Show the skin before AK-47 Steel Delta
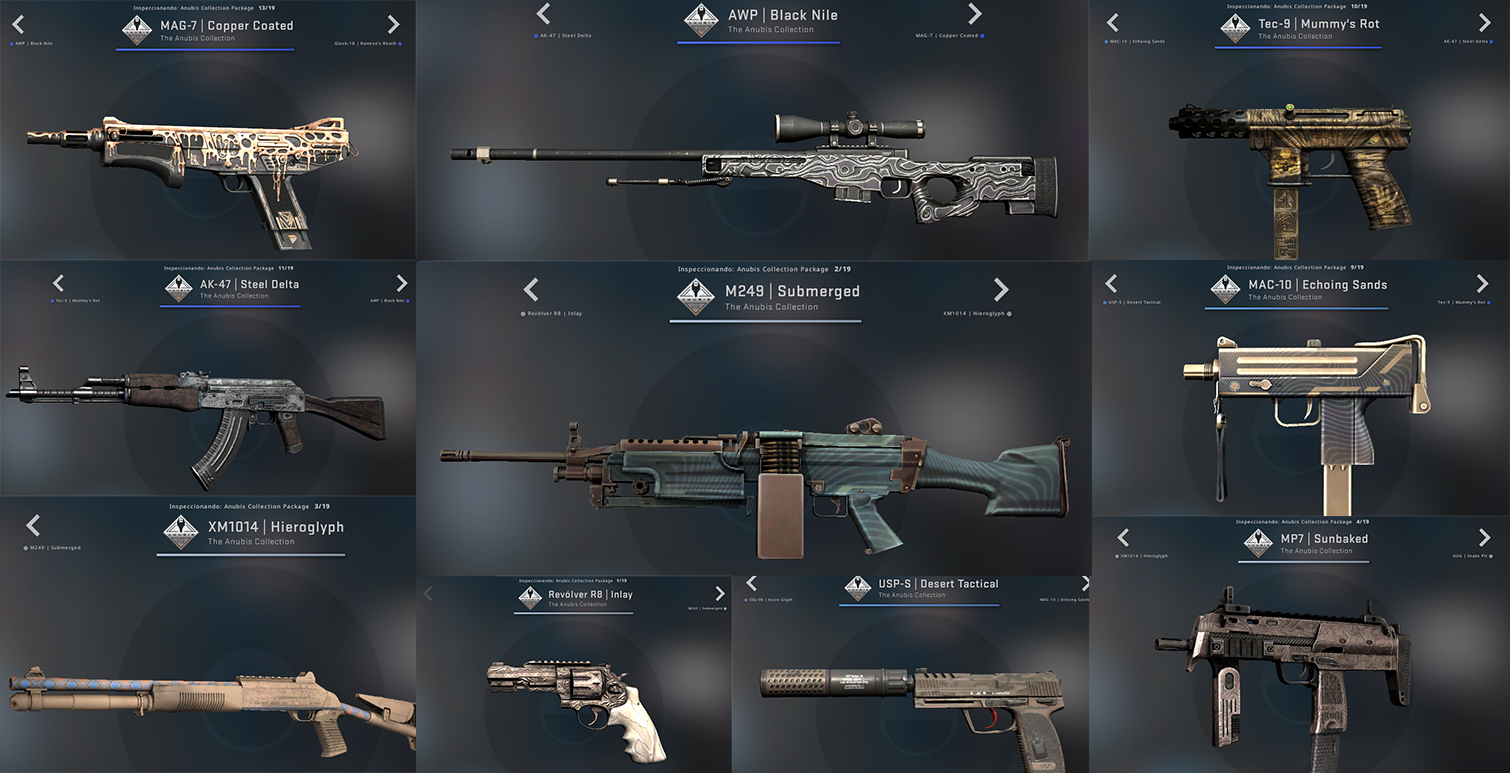Image resolution: width=1510 pixels, height=773 pixels. 58,284
